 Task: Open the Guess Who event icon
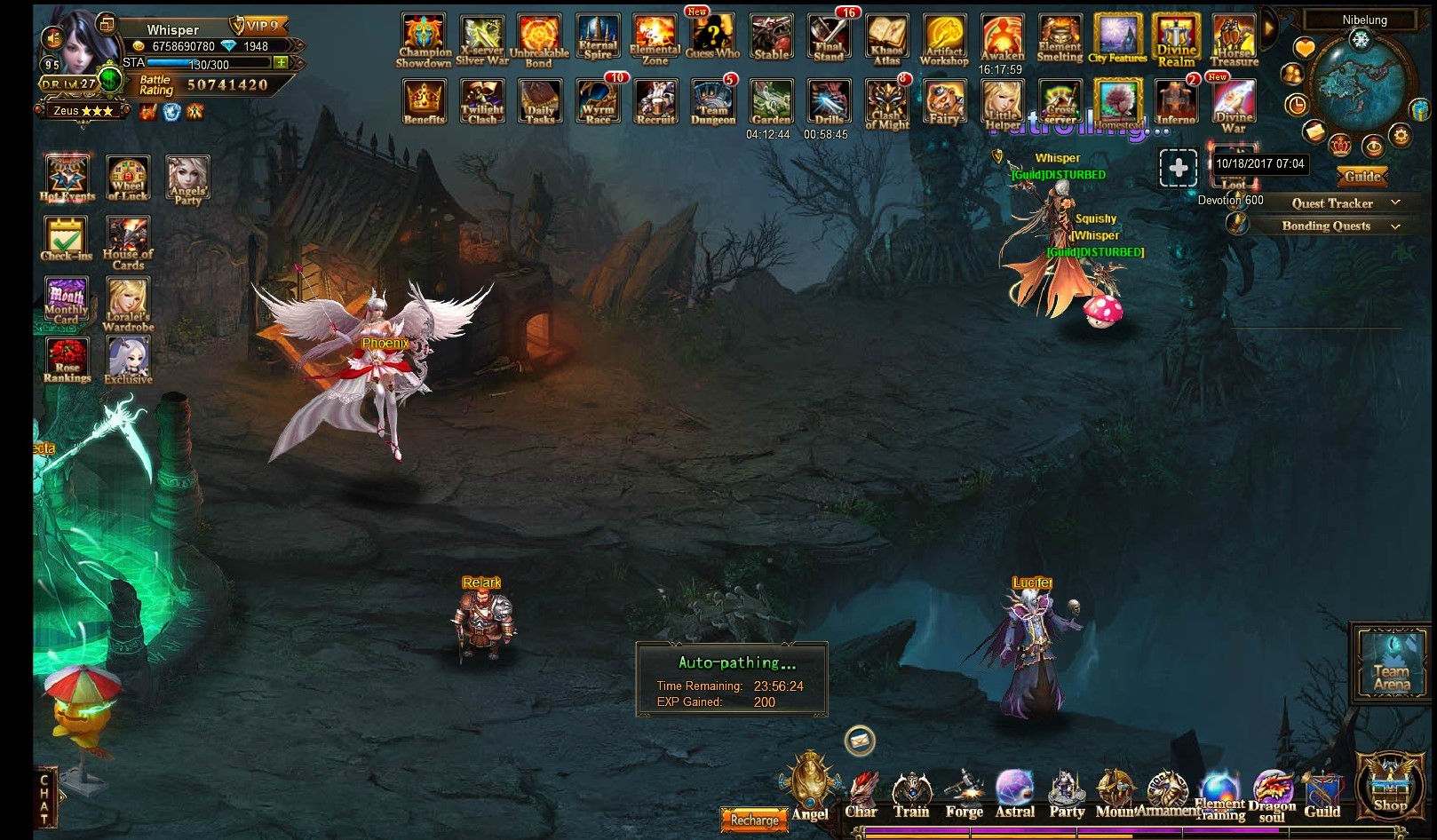712,36
